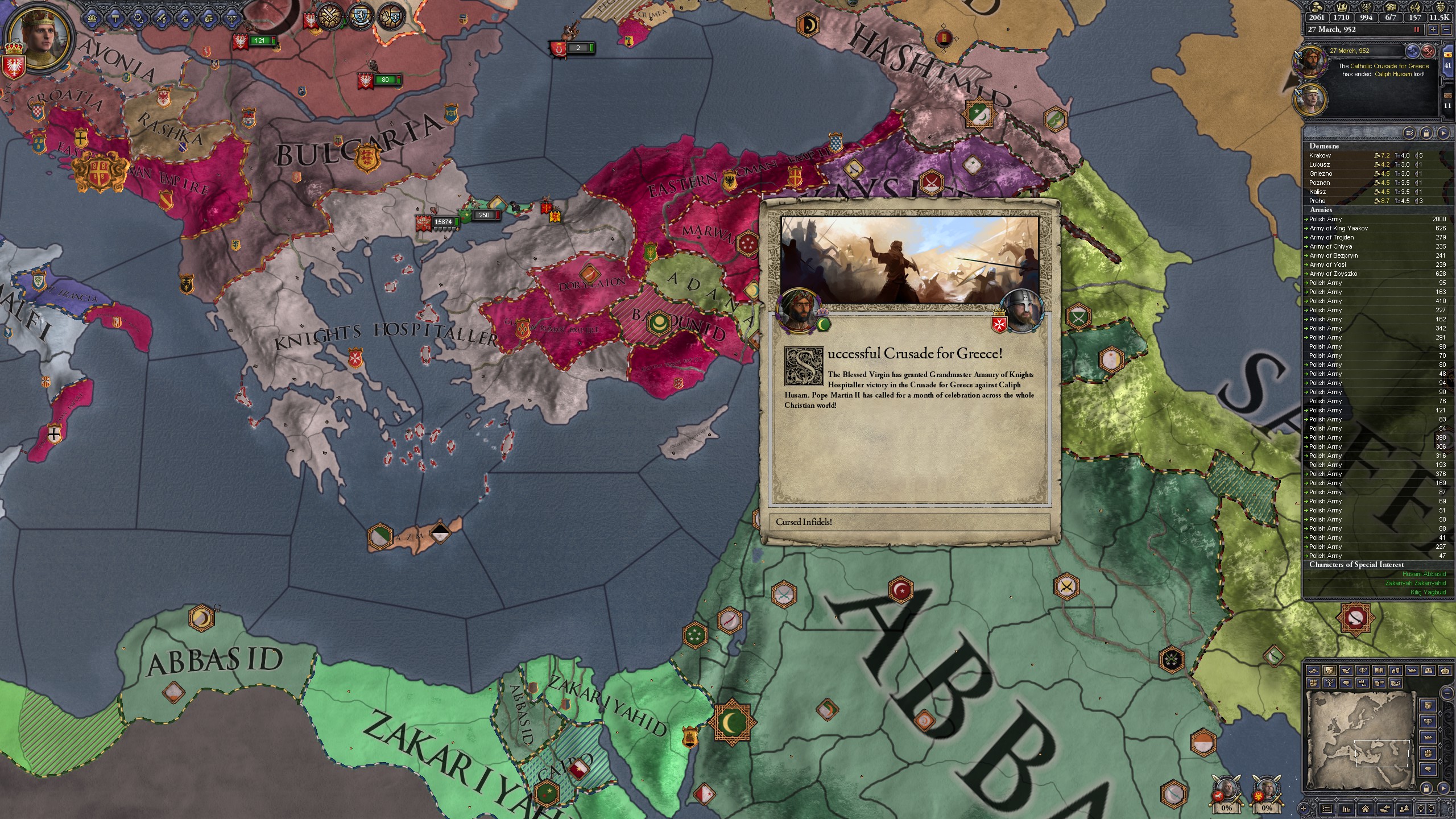1456x819 pixels.
Task: Increase game speed with the plus stepper
Action: point(1433,29)
